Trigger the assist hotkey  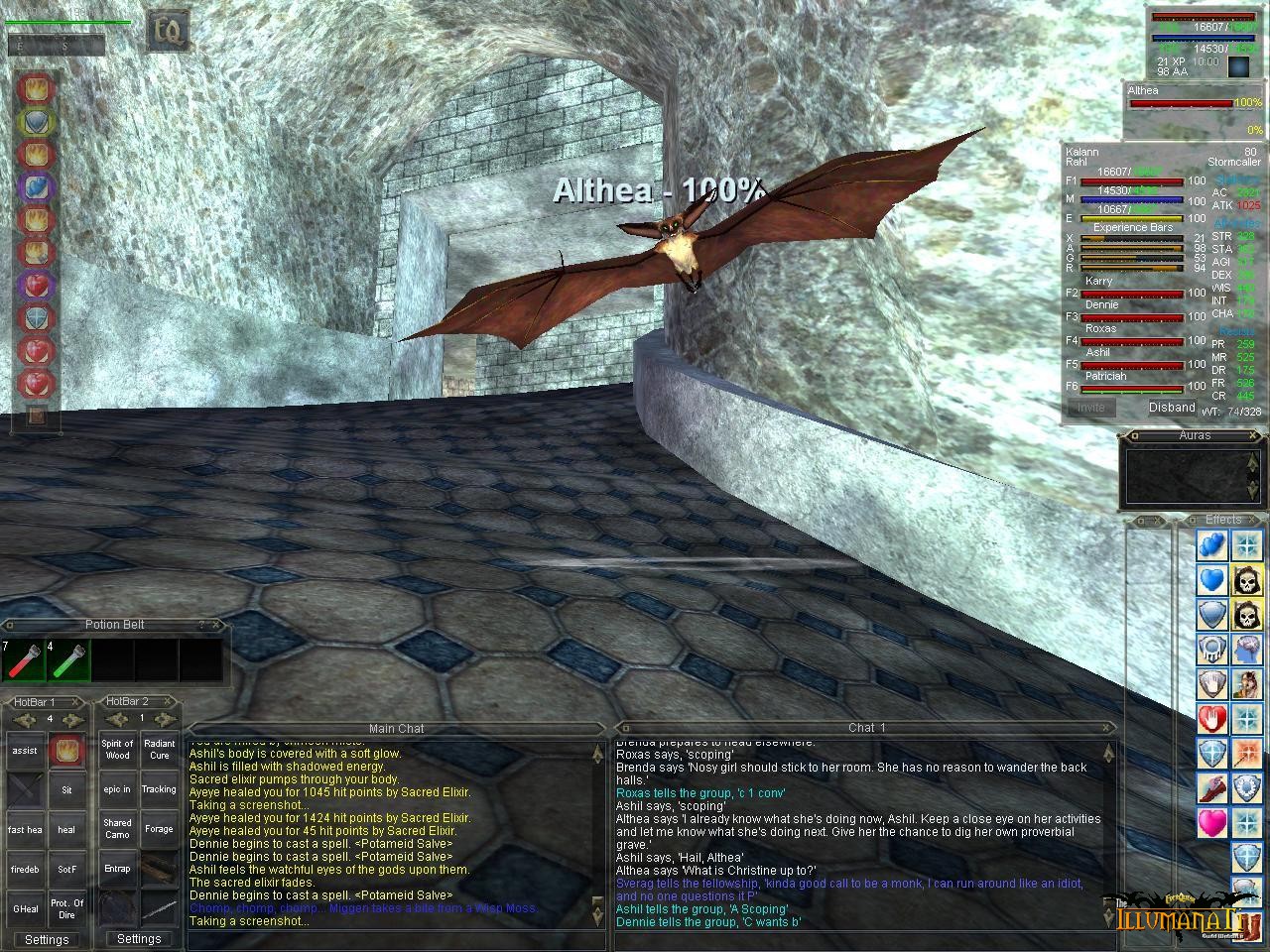pos(25,751)
